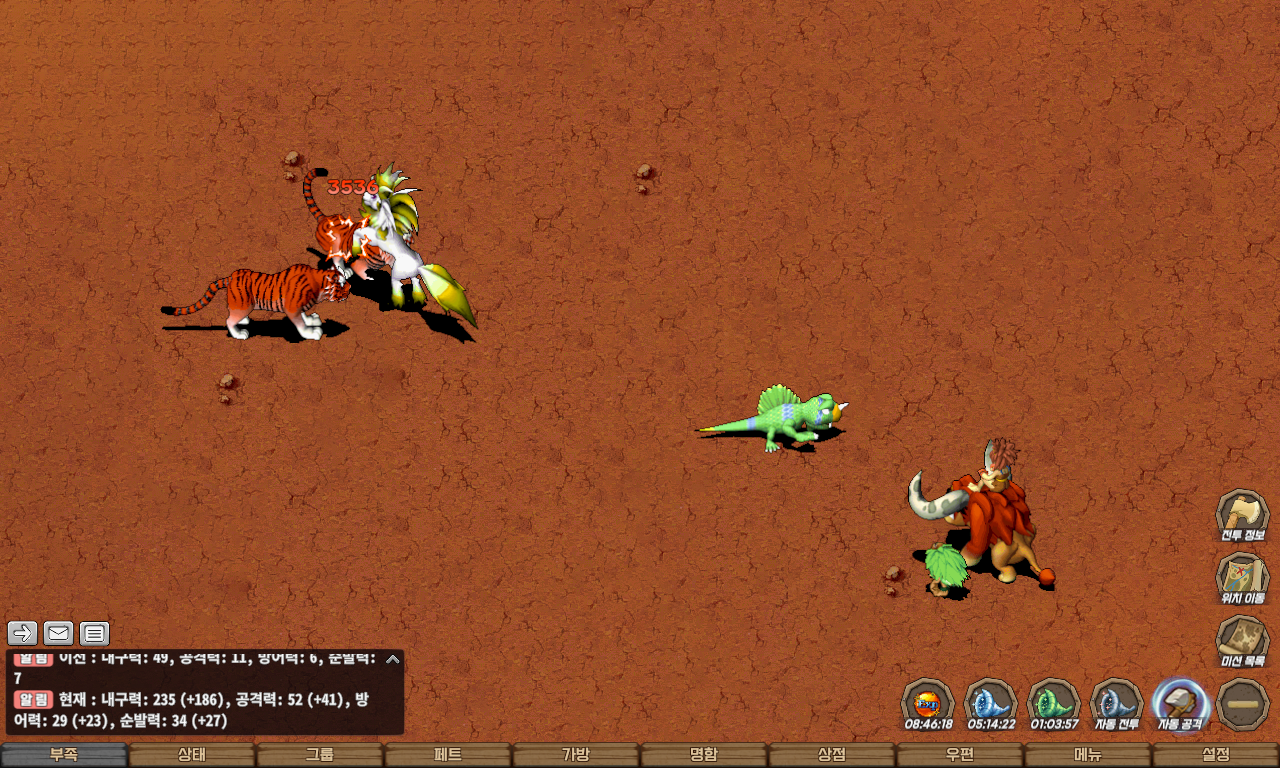The image size is (1280, 768).
Task: Click the arrow button above the chat log
Action: click(x=23, y=633)
